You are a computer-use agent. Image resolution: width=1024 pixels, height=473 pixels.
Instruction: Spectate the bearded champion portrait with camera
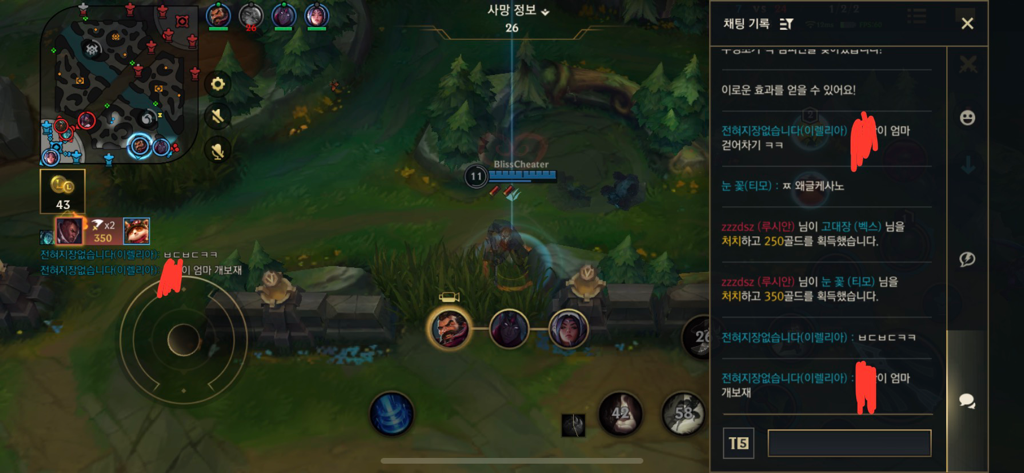click(449, 327)
